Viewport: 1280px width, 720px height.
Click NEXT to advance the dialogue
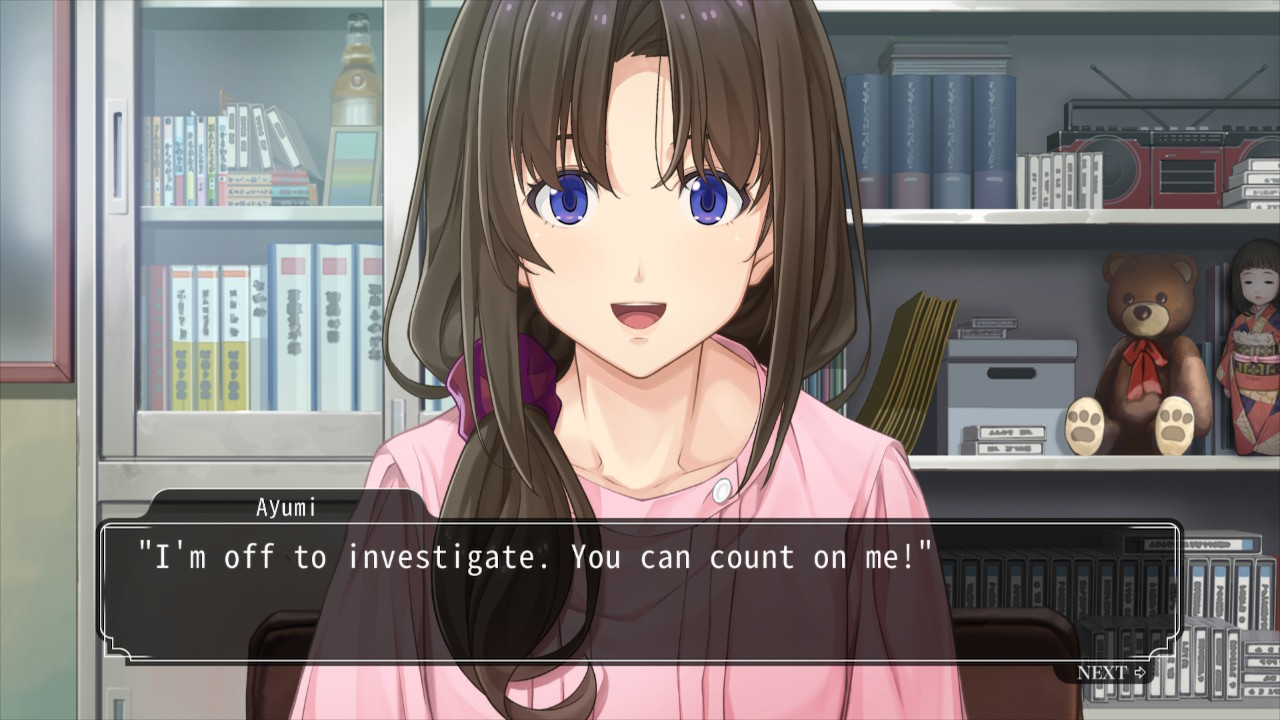(1110, 673)
